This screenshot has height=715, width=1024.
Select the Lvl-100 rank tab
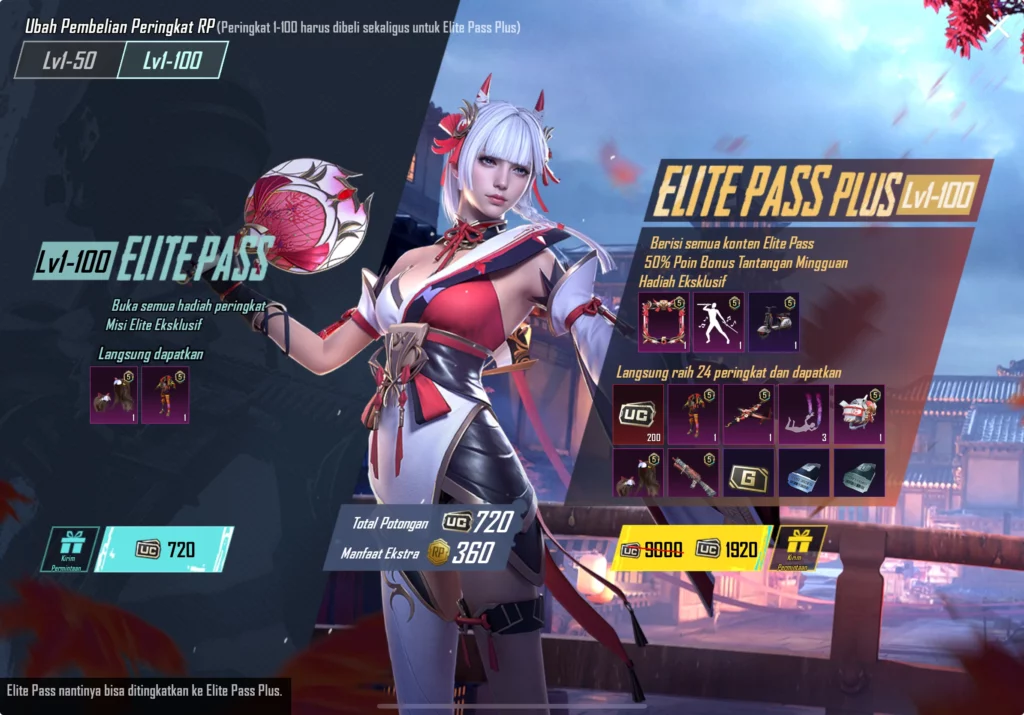[170, 60]
